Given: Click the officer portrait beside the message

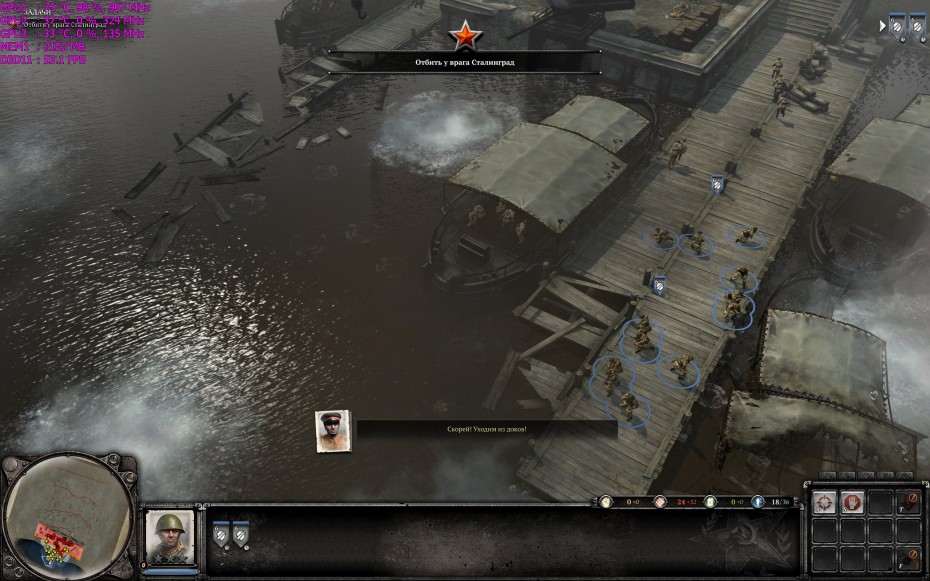Looking at the screenshot, I should click(333, 431).
